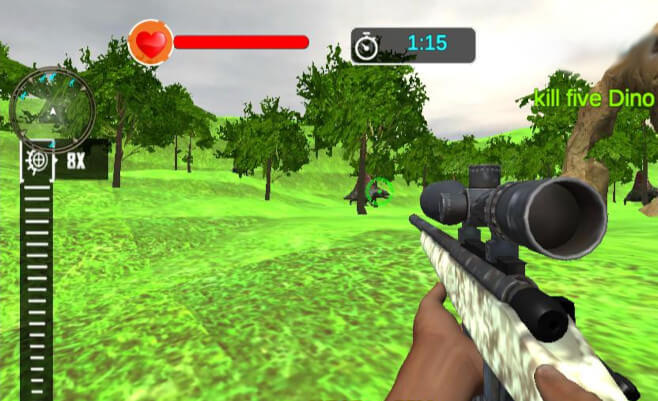Adjust the vertical scope zoom slider

pos(37,280)
